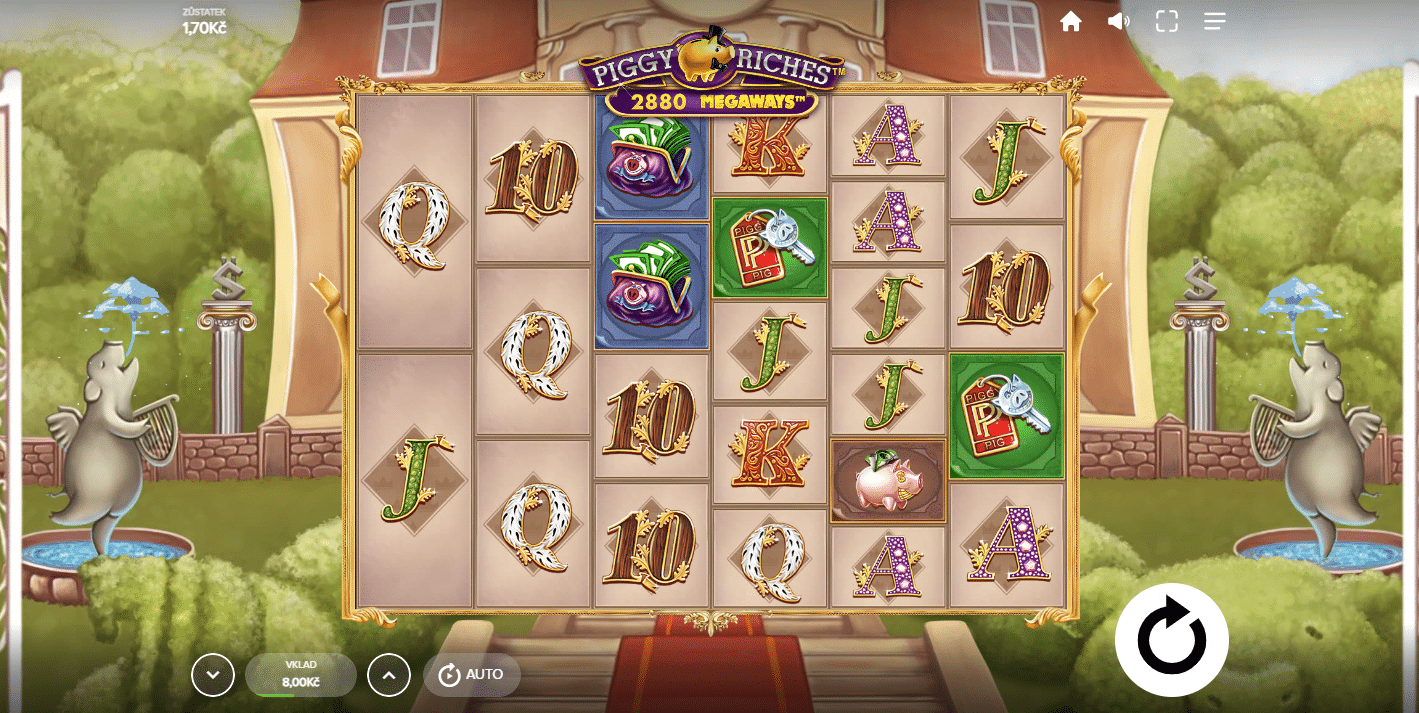Viewport: 1419px width, 713px height.
Task: Increase the bet with the up arrow
Action: pos(389,675)
